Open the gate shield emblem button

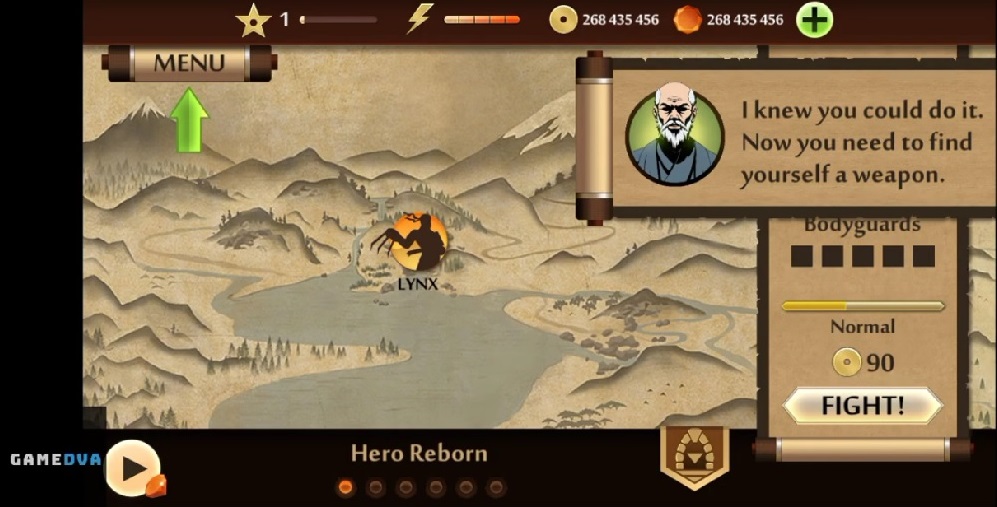tap(695, 457)
